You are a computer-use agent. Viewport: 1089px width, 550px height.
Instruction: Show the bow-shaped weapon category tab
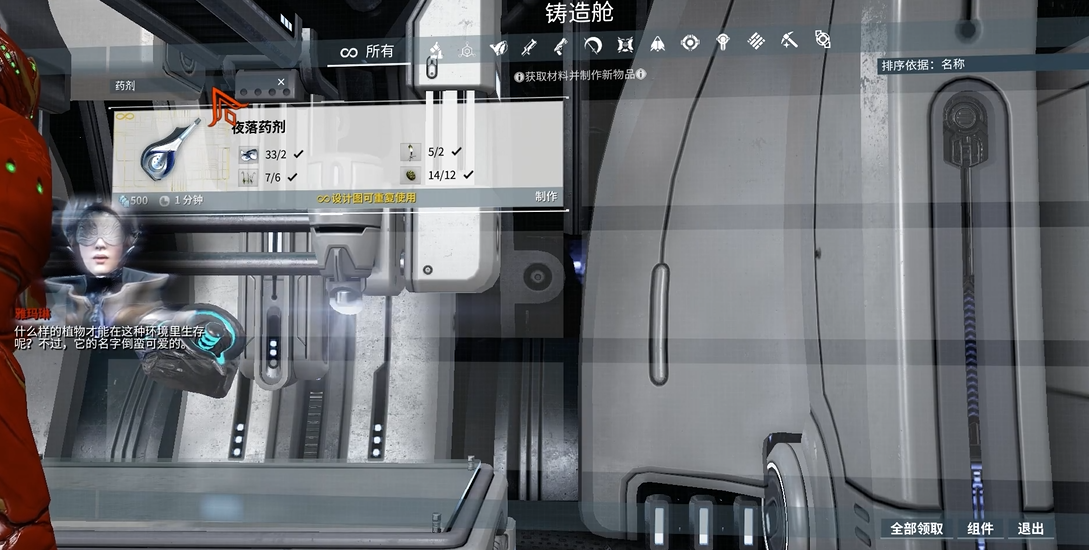pos(593,45)
